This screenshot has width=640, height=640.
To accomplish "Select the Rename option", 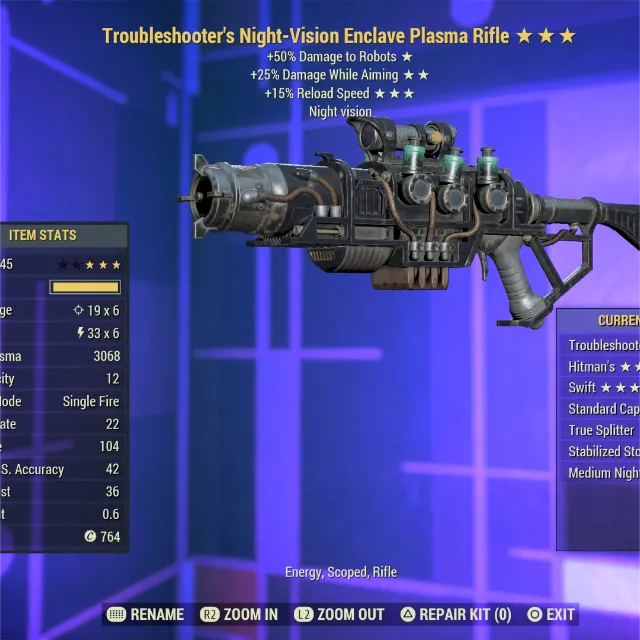I will tap(145, 614).
